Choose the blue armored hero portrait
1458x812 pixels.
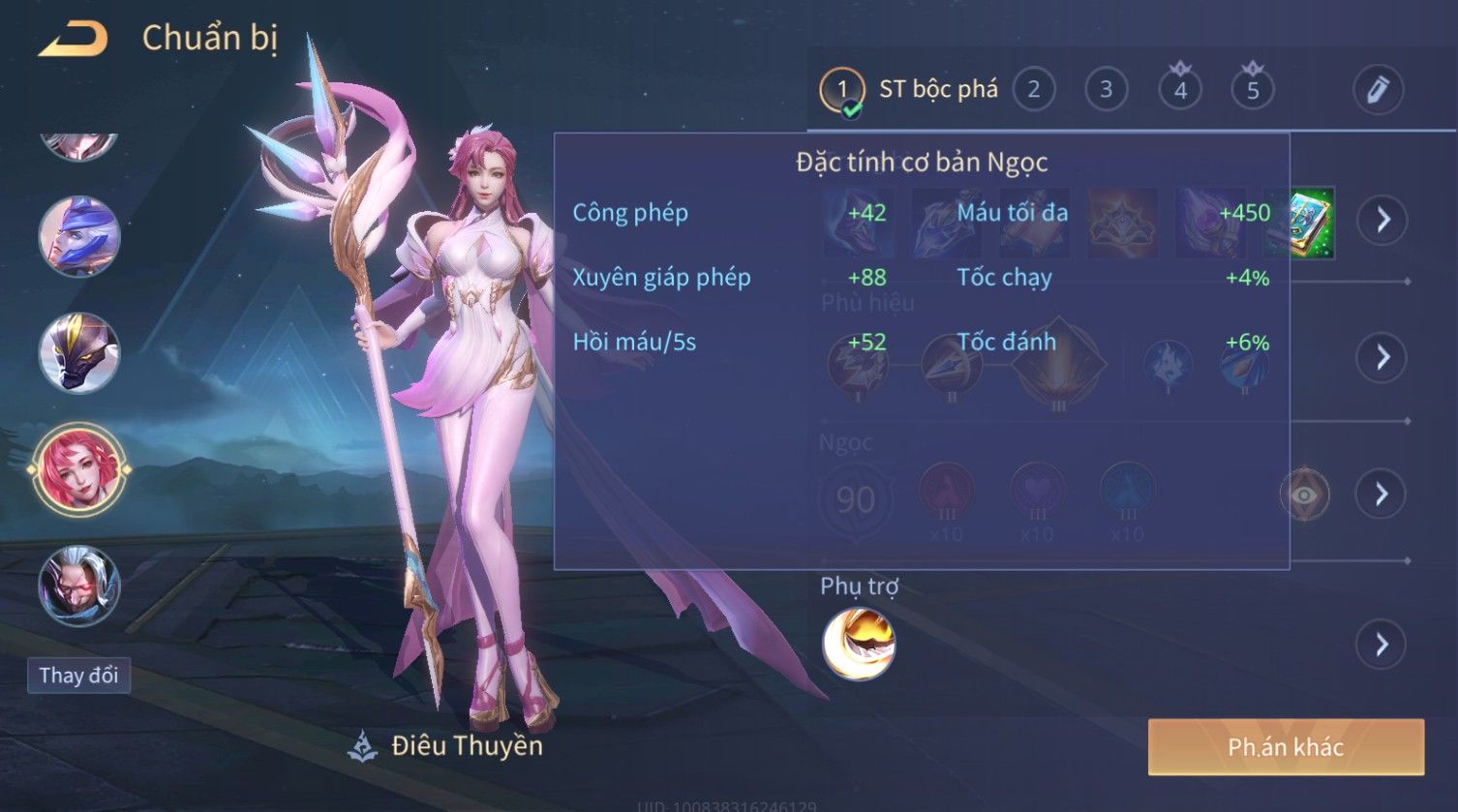tap(79, 237)
